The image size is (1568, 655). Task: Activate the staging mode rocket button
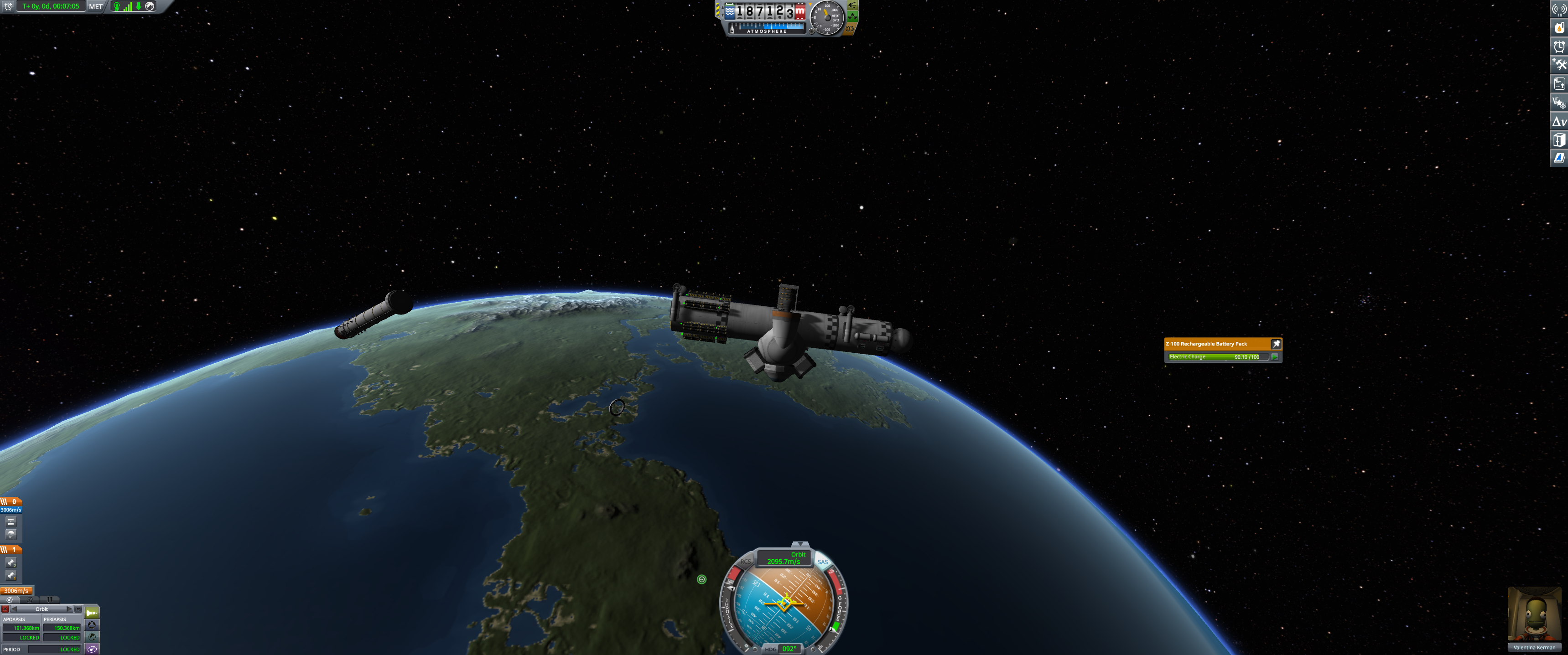92,613
